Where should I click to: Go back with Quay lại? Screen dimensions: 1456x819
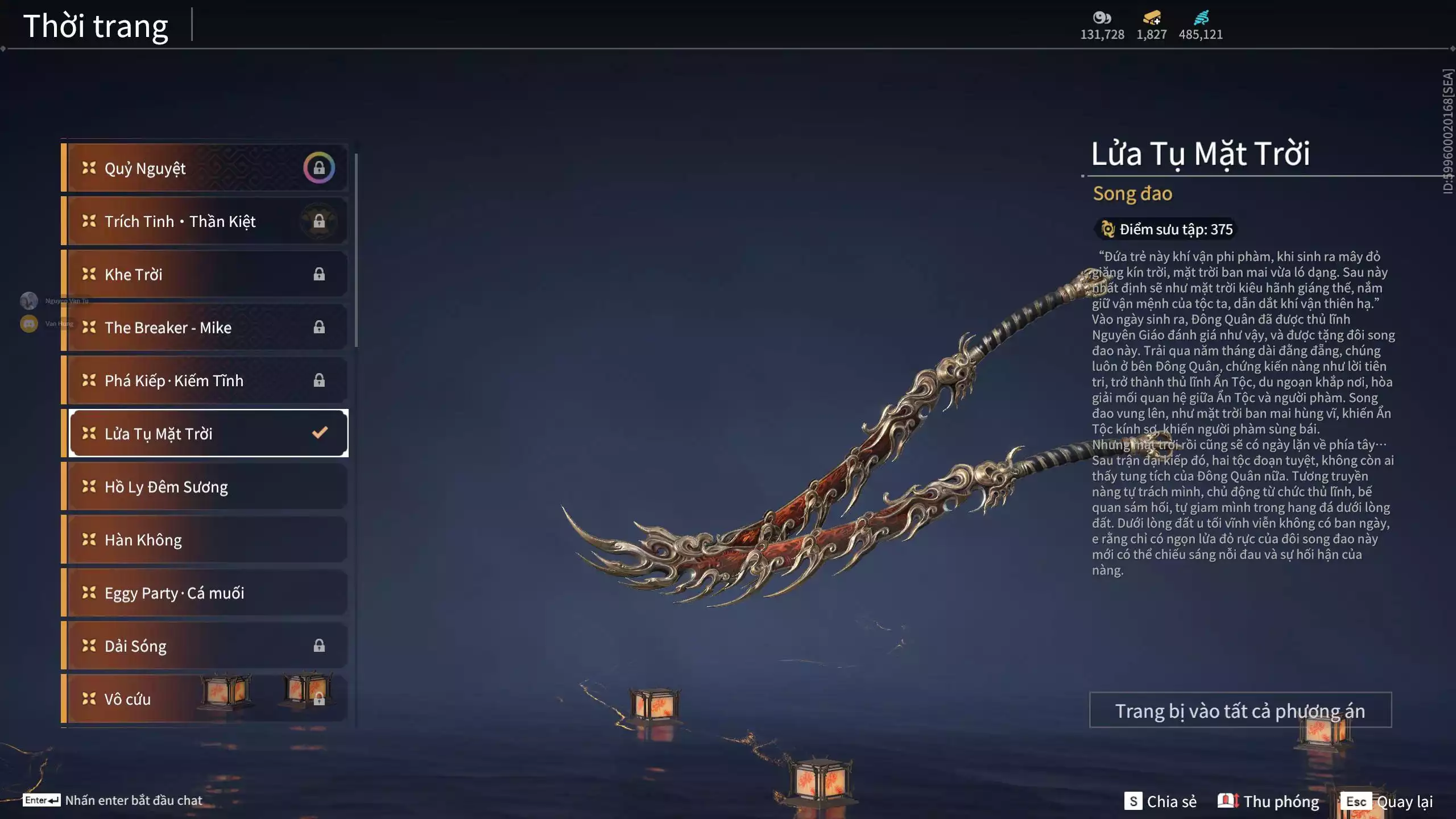[1387, 801]
